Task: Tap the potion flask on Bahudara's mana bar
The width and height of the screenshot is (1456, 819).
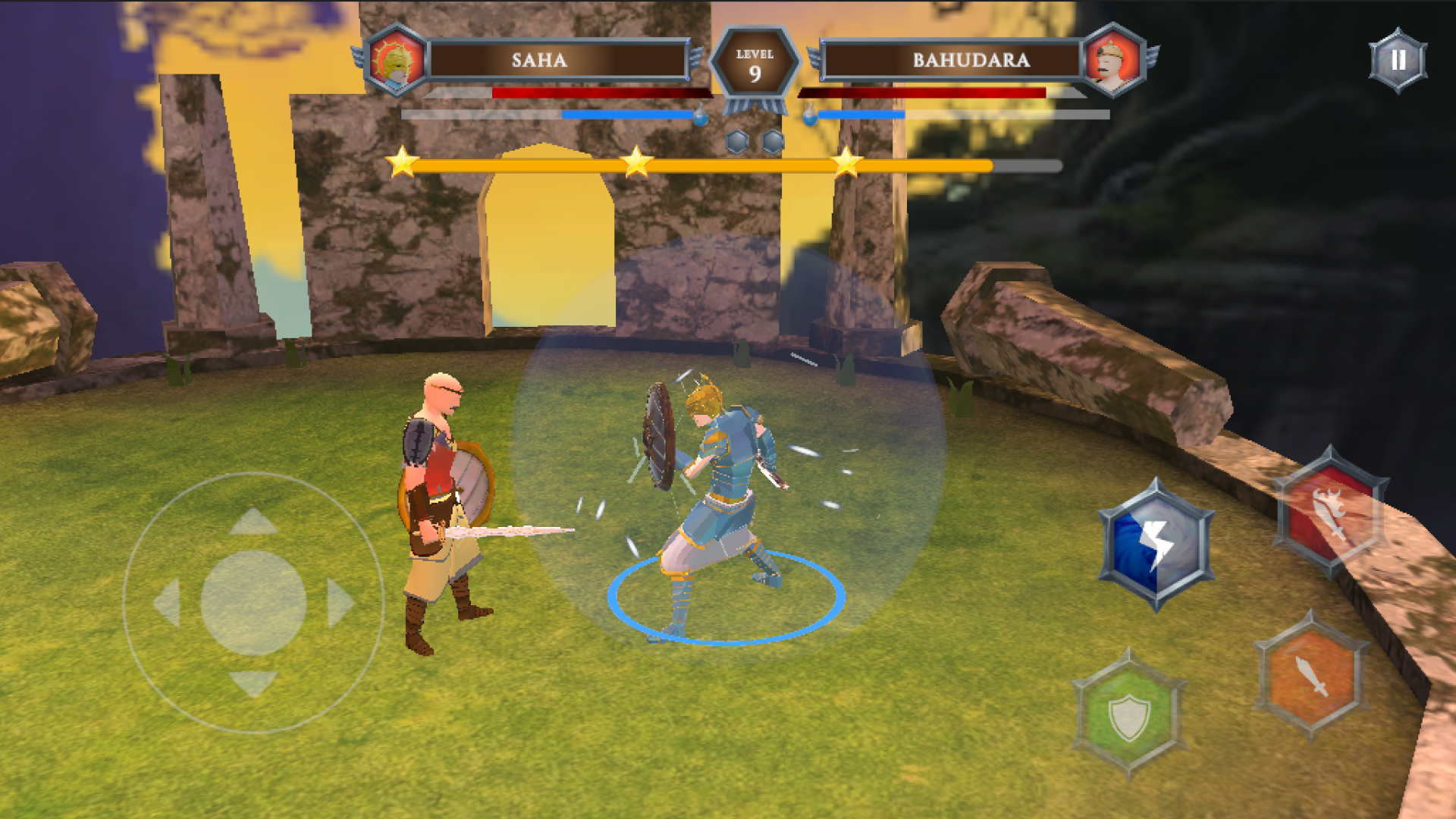Action: point(810,114)
